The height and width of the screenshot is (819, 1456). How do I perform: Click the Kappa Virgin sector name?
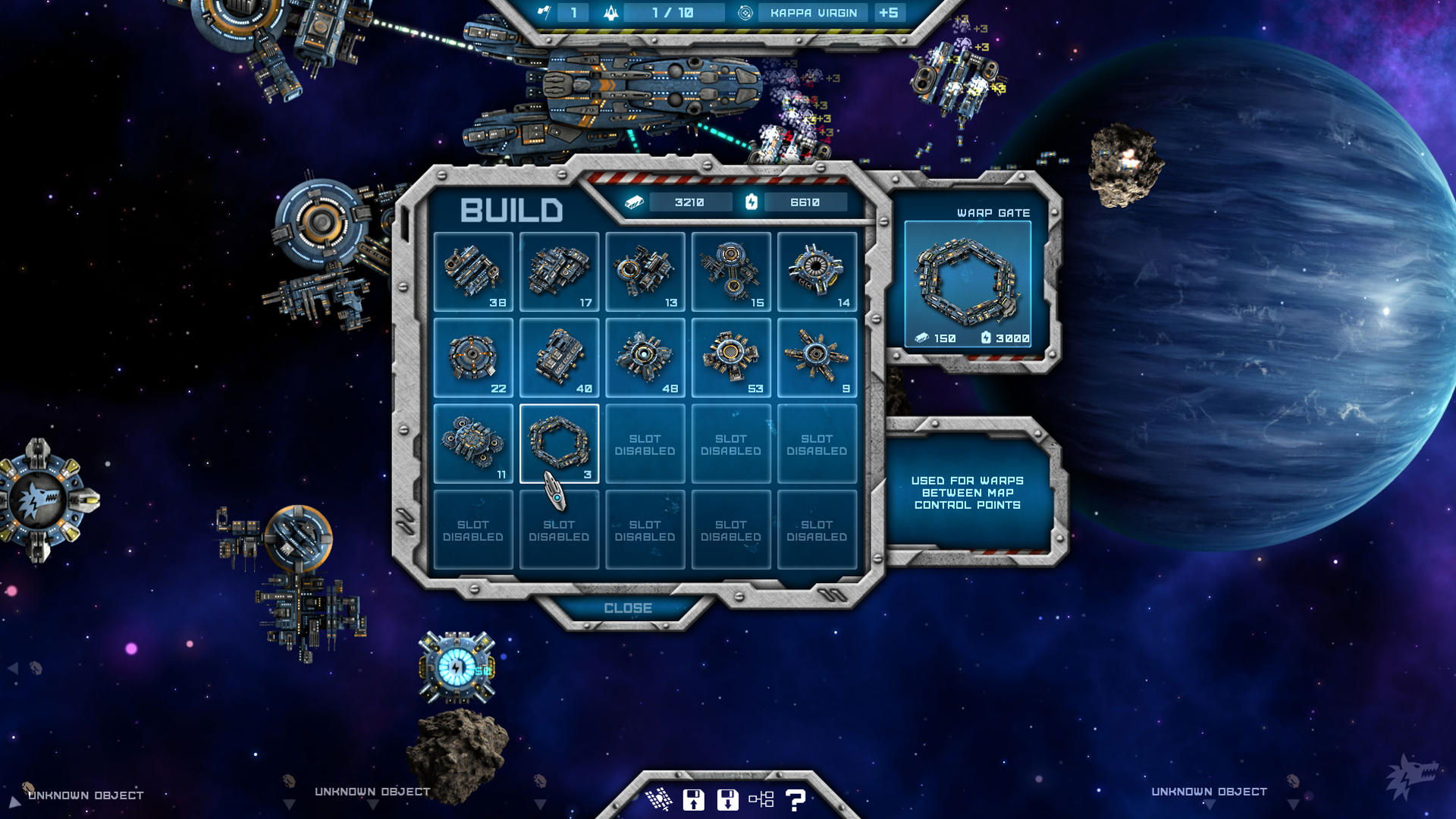812,12
